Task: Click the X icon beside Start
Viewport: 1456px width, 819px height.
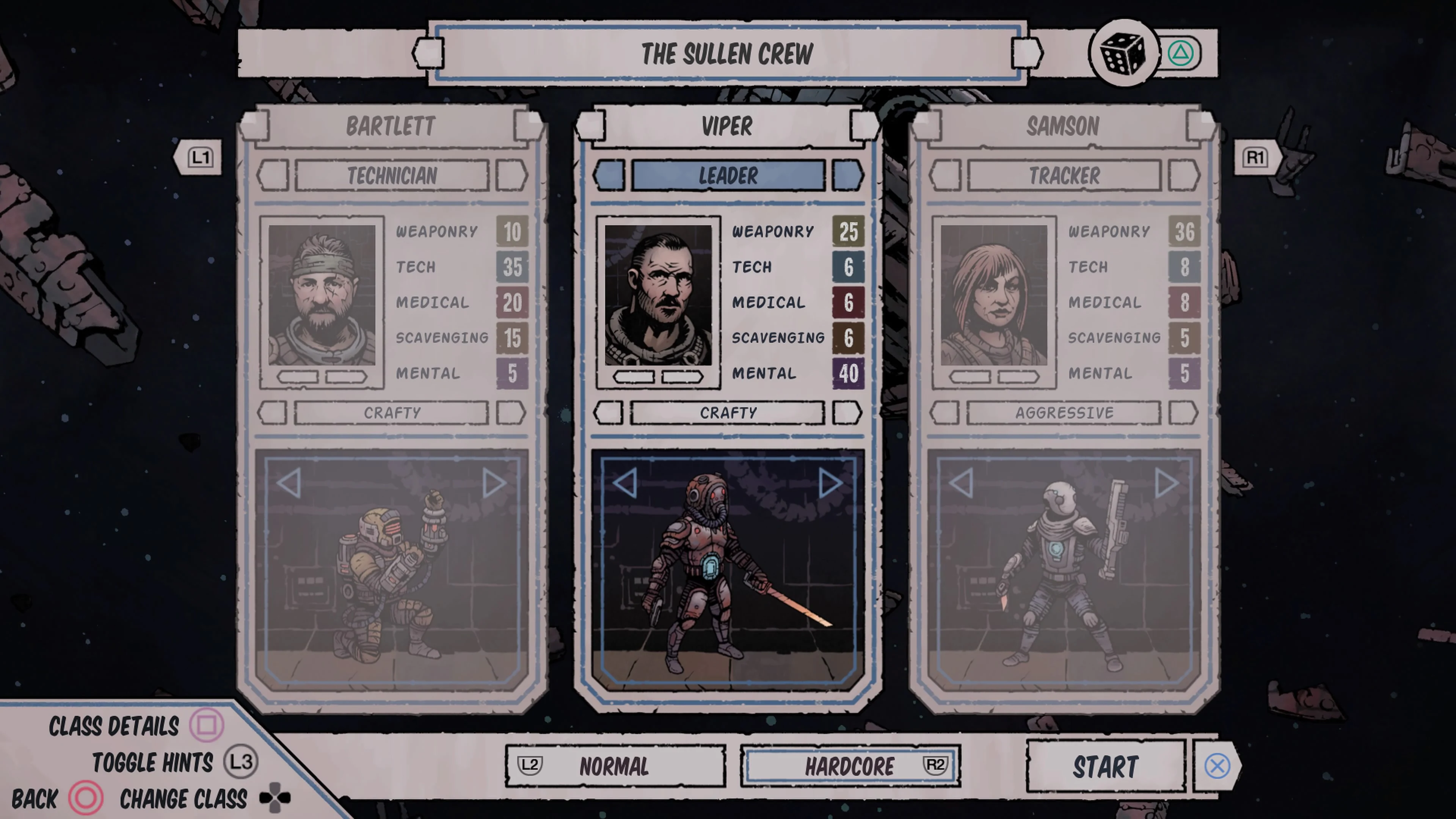Action: point(1218,766)
